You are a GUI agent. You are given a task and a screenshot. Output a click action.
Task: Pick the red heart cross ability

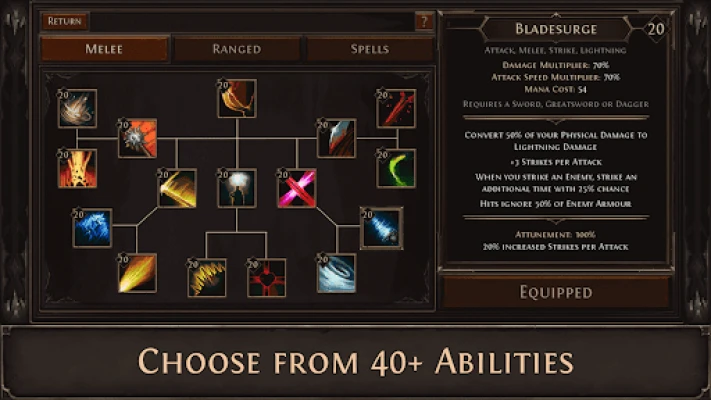click(267, 277)
